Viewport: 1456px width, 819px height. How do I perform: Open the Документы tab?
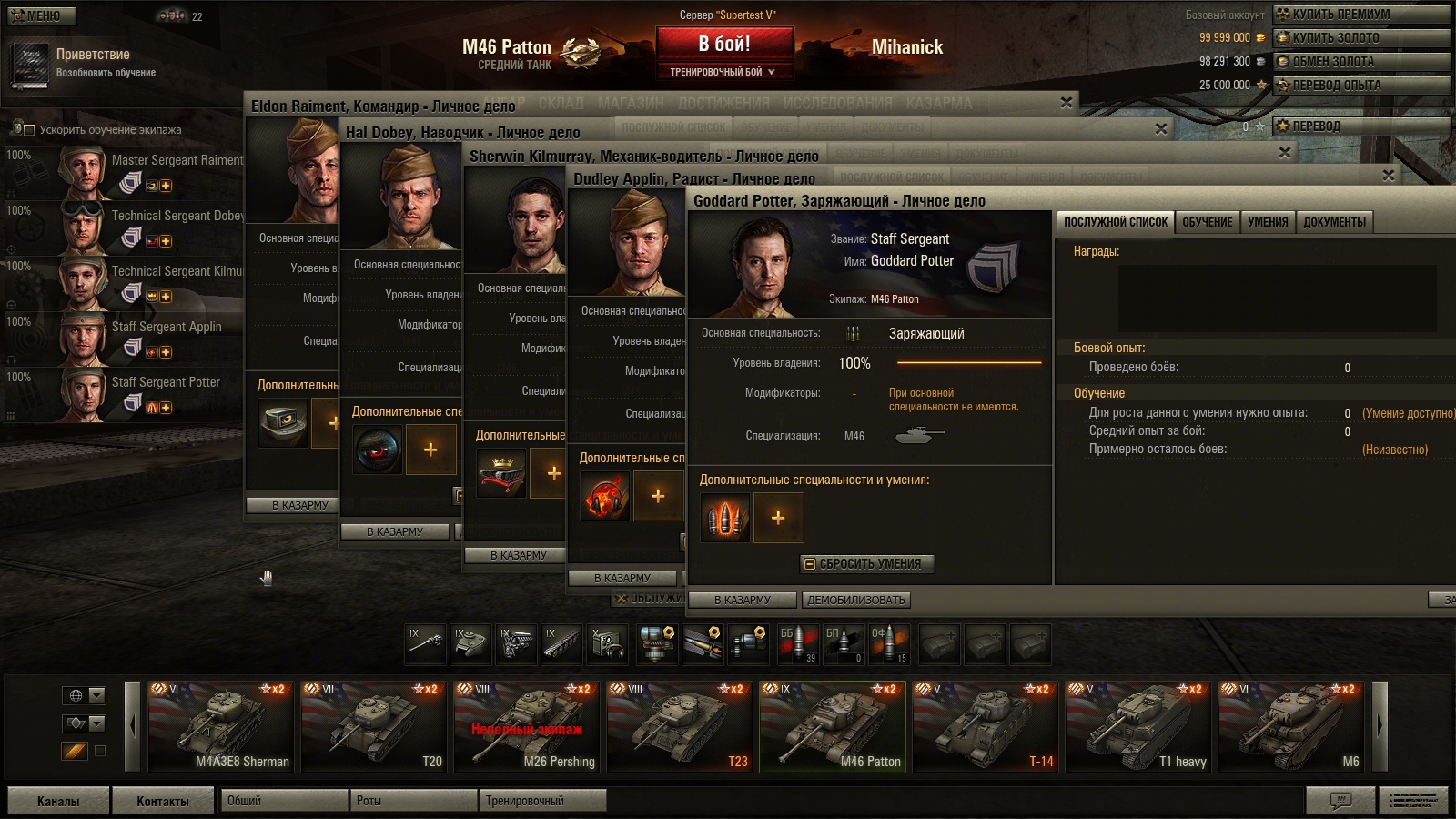coord(1334,222)
